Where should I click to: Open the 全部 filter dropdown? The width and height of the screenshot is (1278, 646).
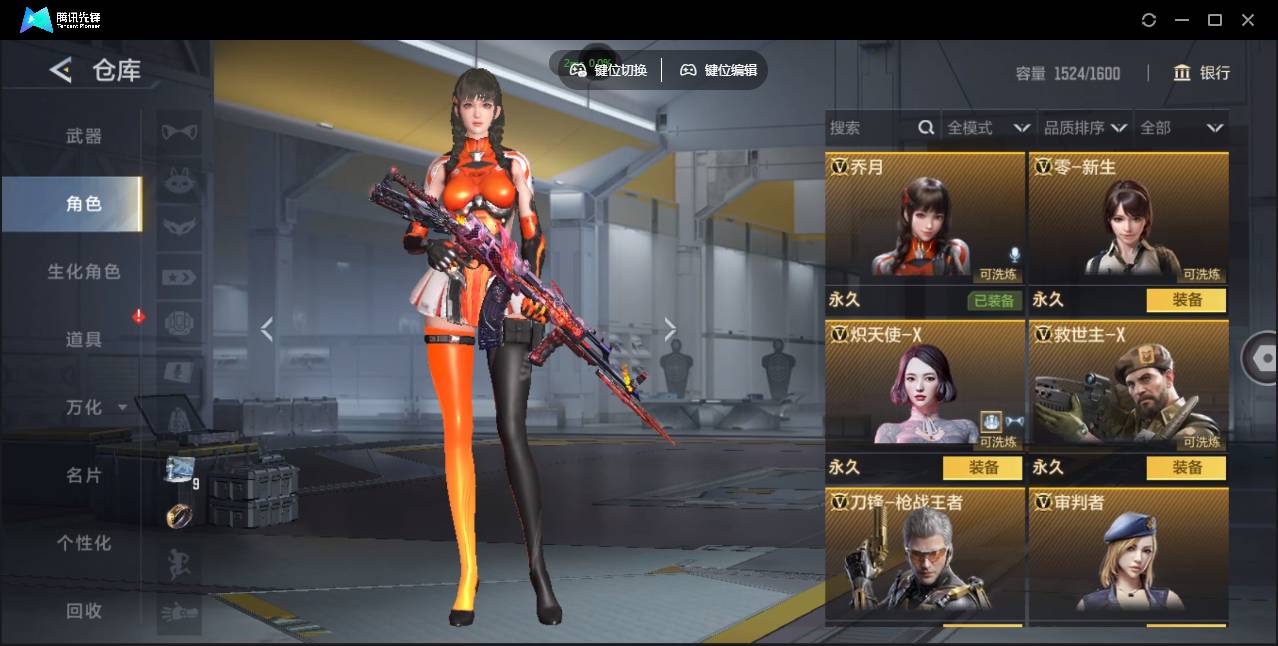click(1182, 128)
